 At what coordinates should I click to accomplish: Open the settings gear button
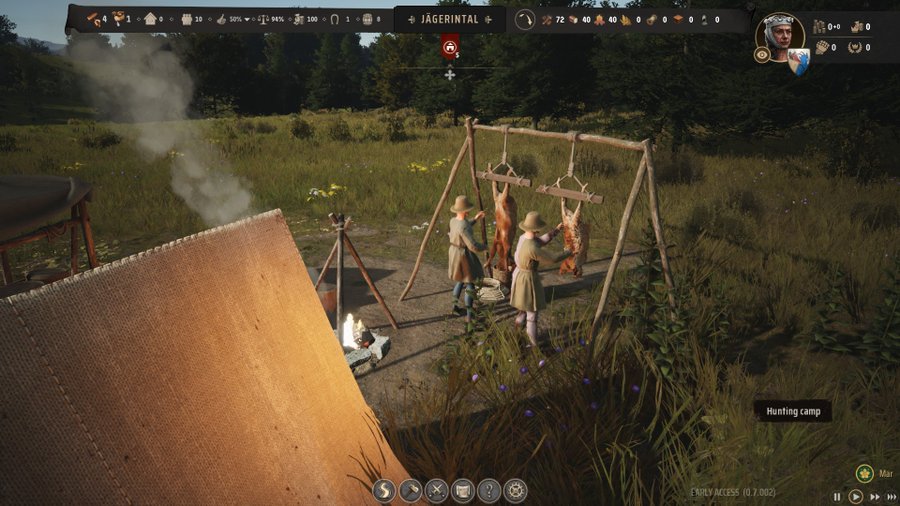(x=515, y=491)
